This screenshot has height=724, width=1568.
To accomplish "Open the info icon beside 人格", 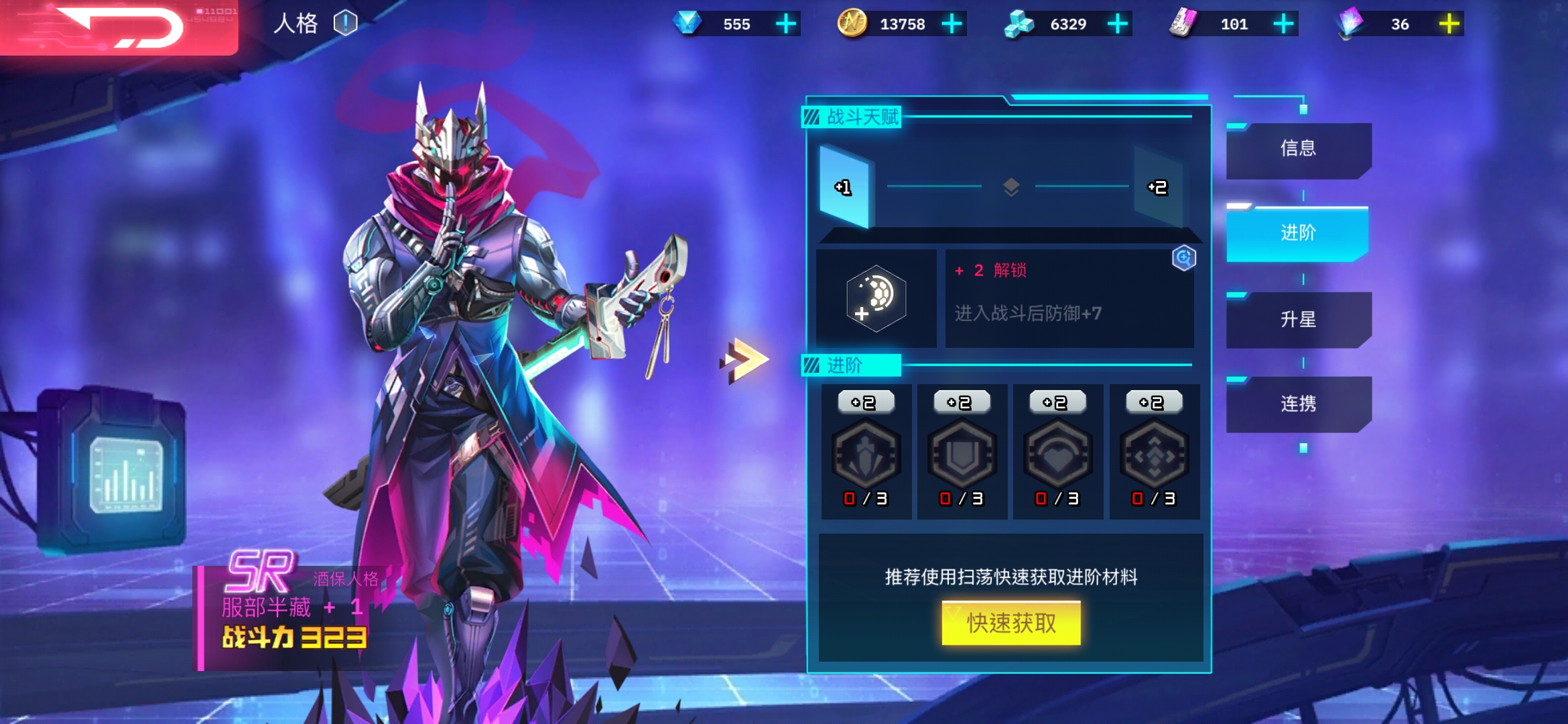I will click(x=345, y=23).
